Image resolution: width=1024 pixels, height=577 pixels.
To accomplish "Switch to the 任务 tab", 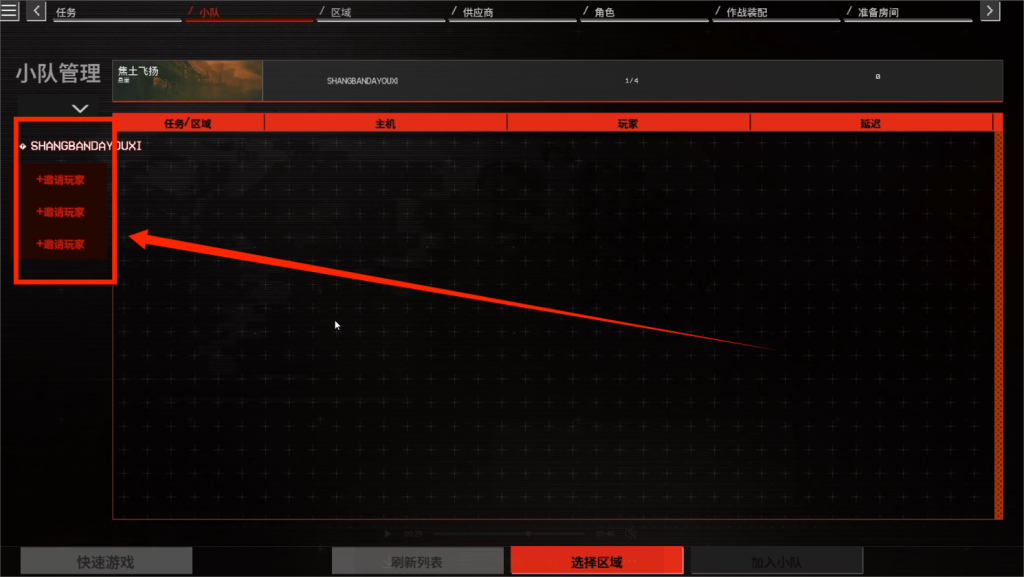I will coord(66,13).
